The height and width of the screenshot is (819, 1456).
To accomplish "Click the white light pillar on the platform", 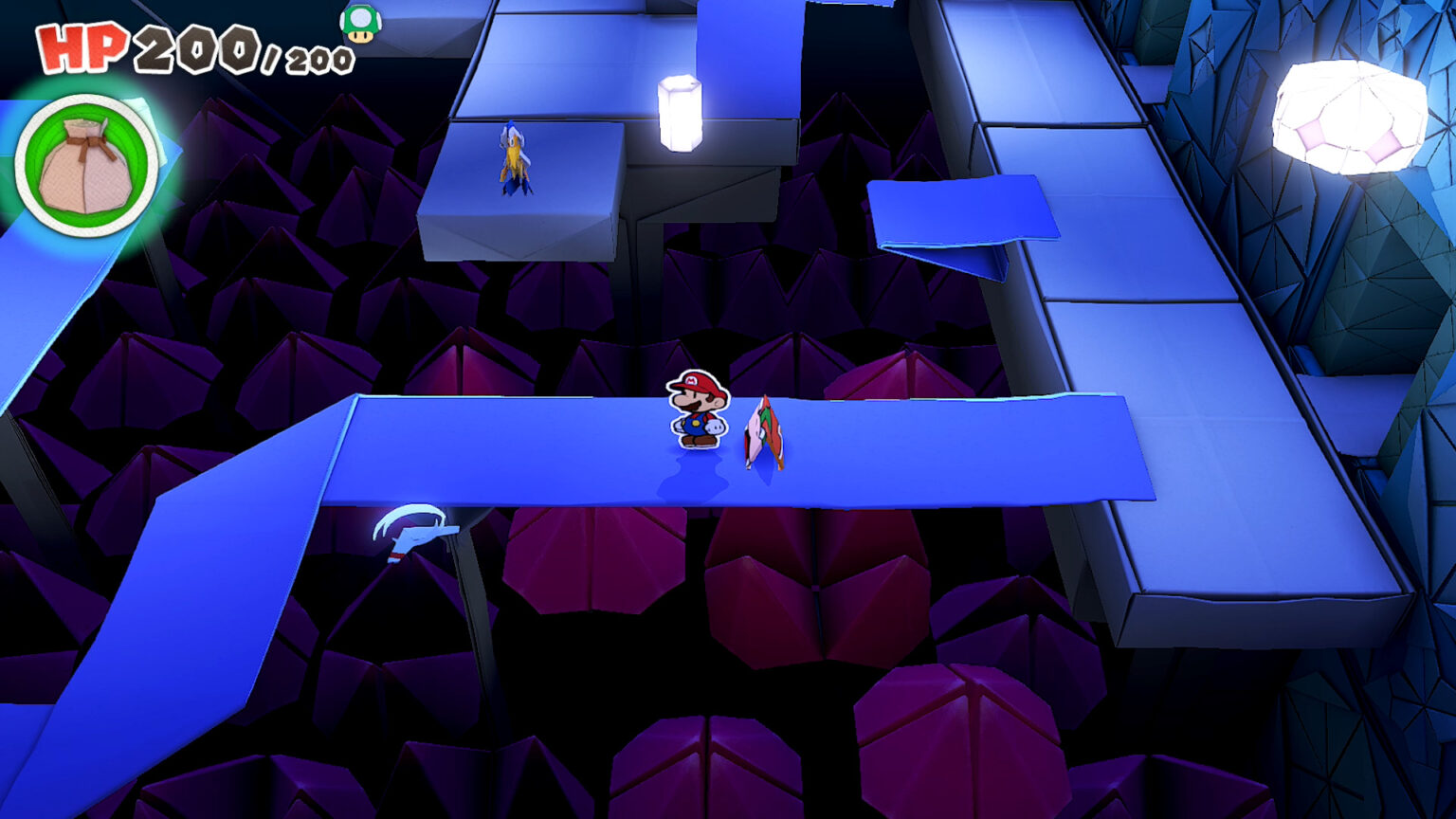I will tap(679, 114).
